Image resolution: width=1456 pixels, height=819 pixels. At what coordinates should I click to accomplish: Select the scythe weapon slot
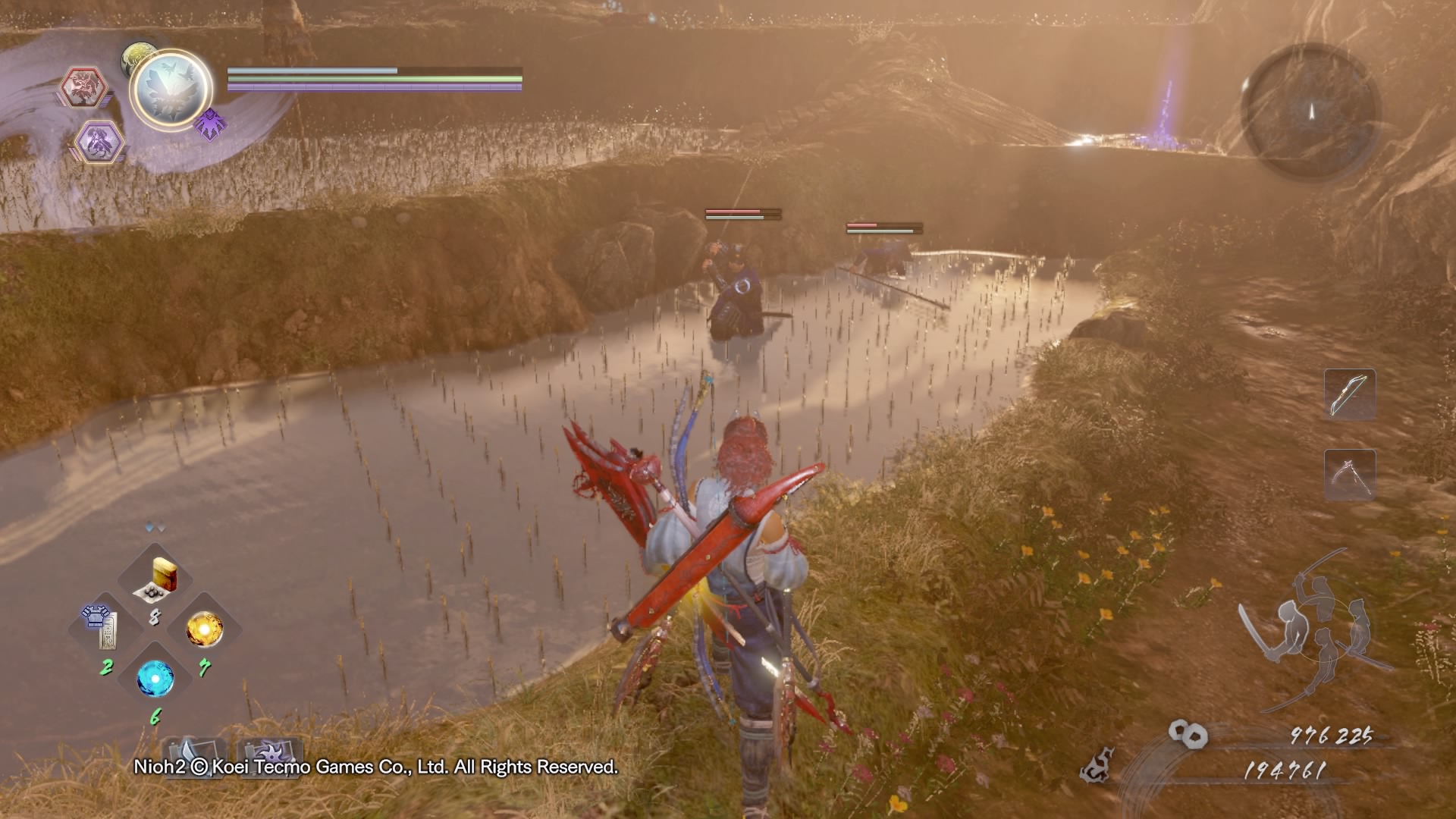tap(1350, 474)
